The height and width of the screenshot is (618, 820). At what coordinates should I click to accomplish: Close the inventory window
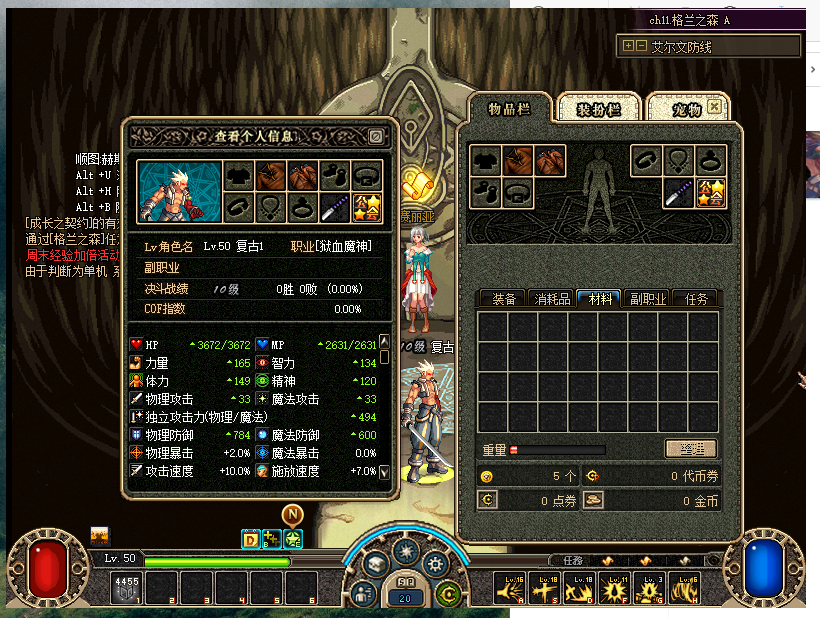click(714, 105)
